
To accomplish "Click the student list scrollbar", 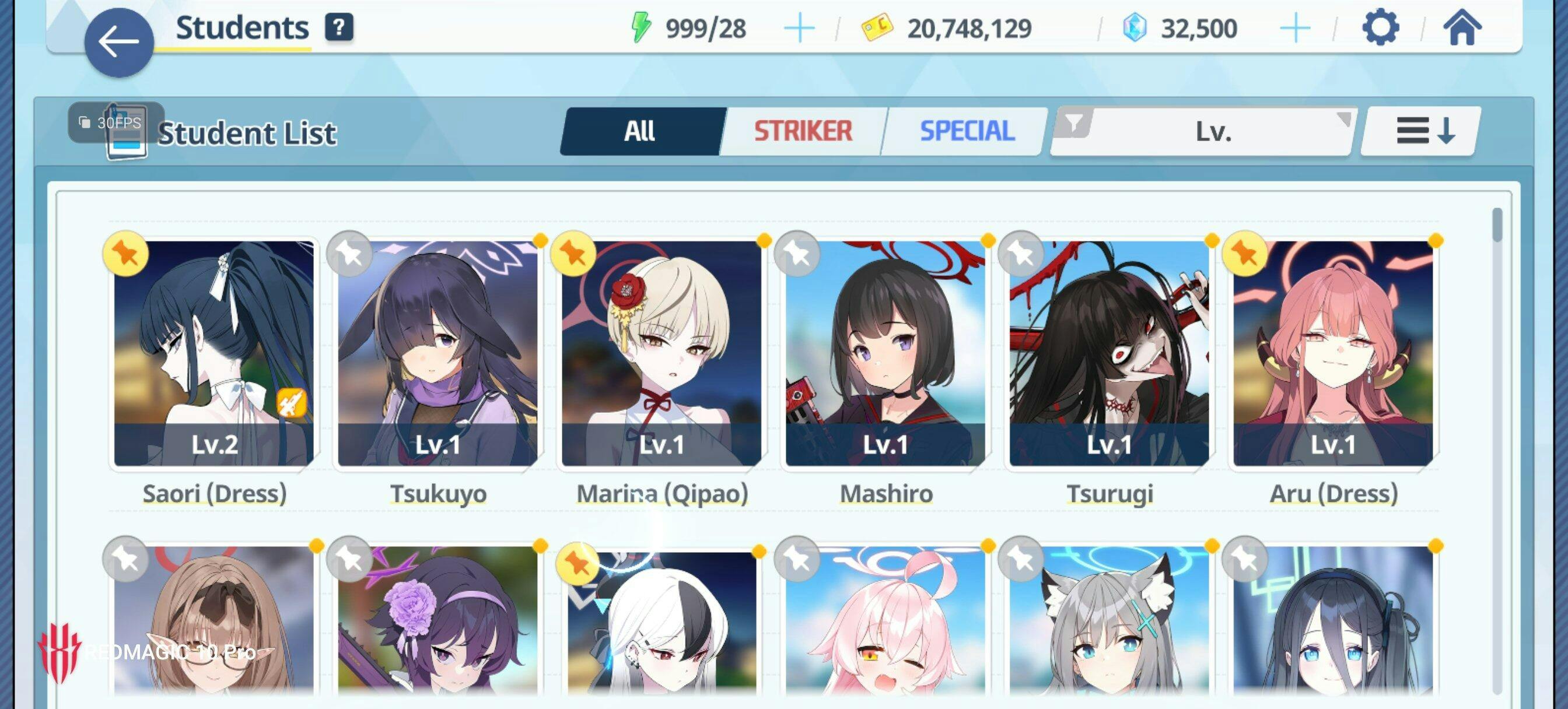I will pos(1497,225).
